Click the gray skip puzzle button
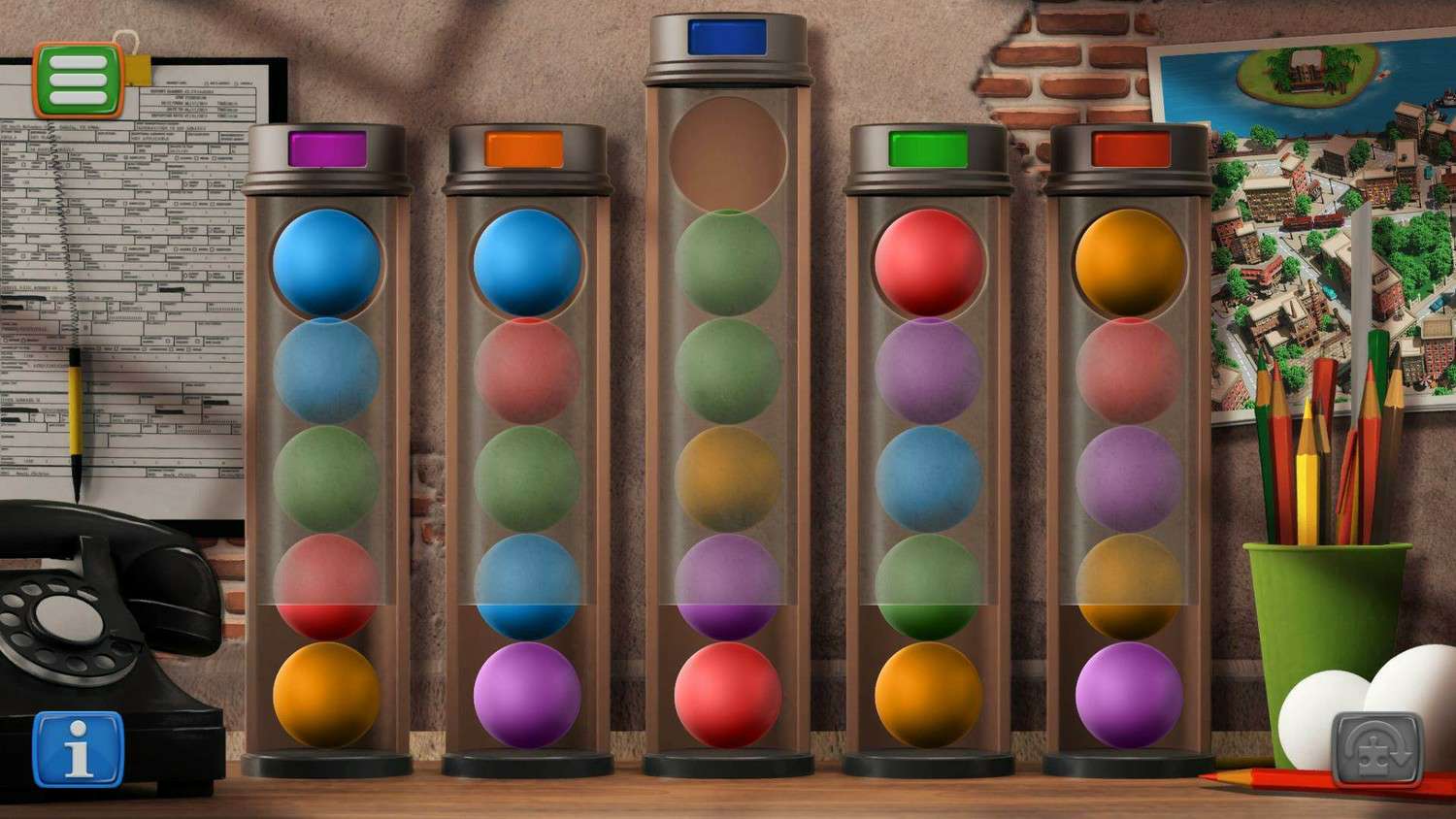Screen dimensions: 1456x819 coord(1376,748)
